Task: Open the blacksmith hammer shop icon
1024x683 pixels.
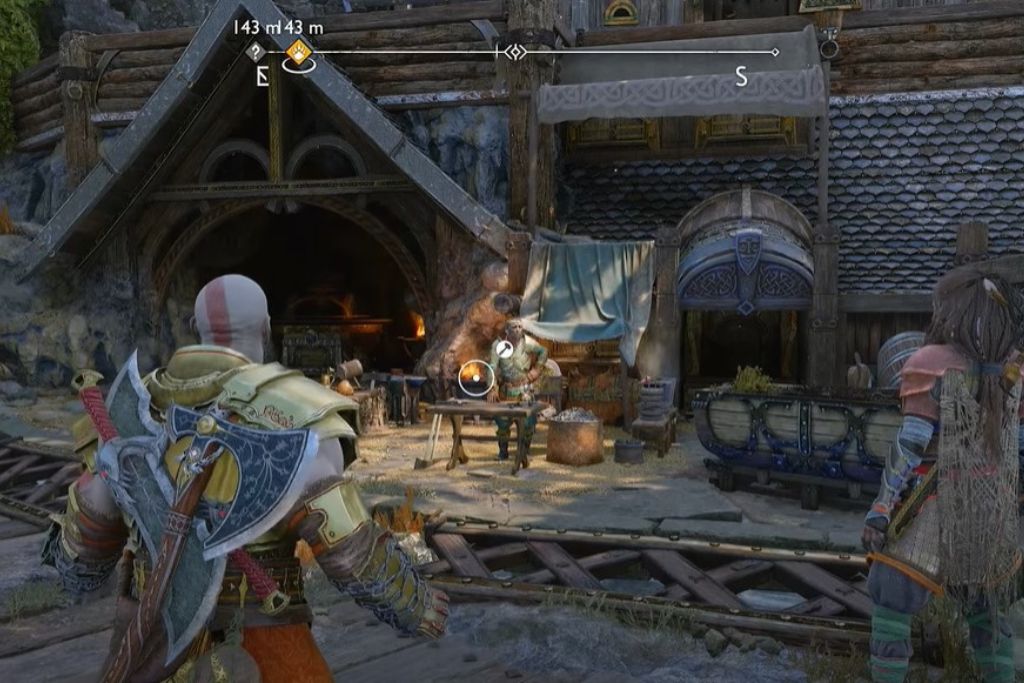Action: click(x=505, y=349)
